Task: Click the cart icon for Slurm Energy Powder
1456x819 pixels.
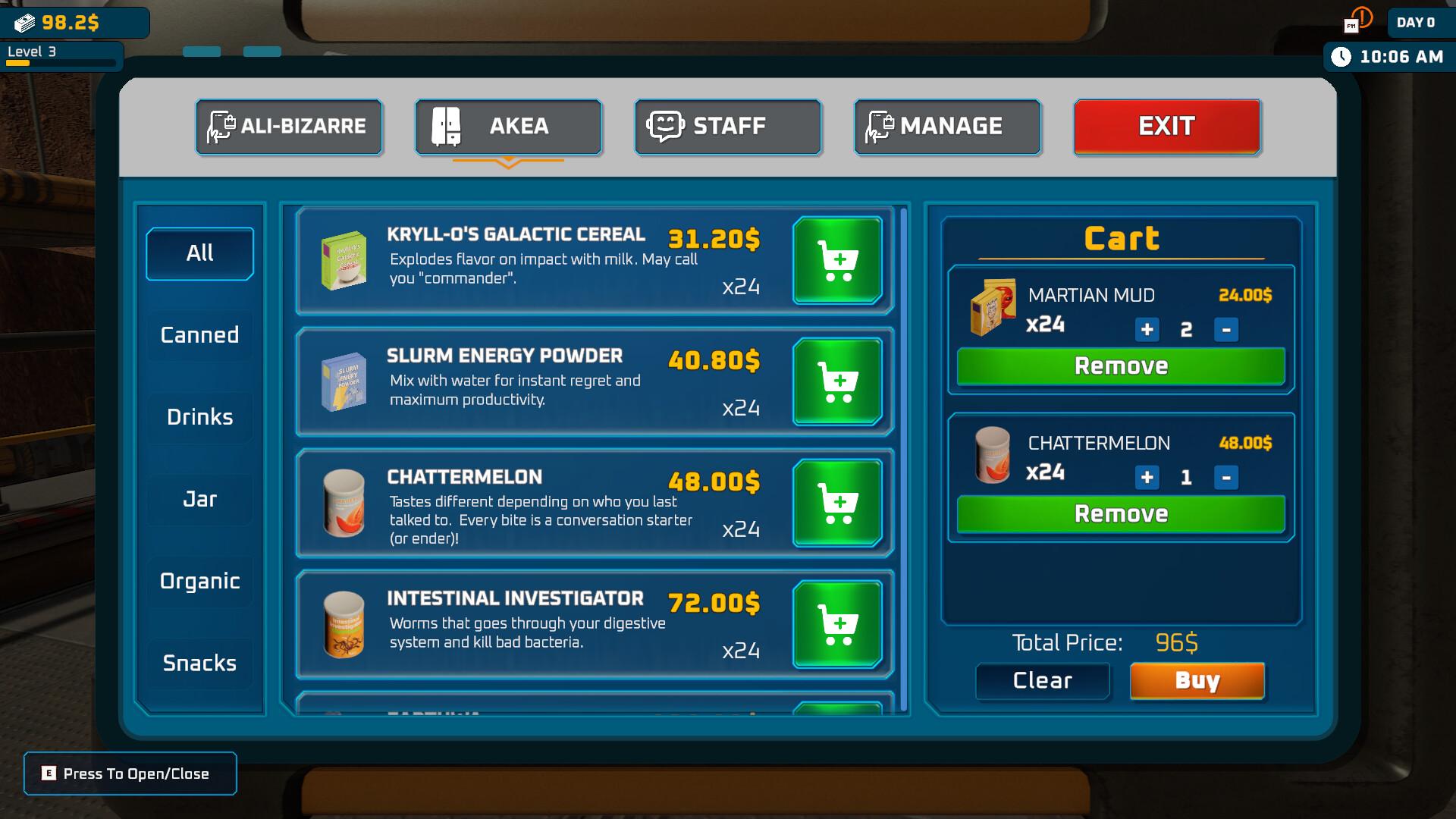Action: (x=837, y=382)
